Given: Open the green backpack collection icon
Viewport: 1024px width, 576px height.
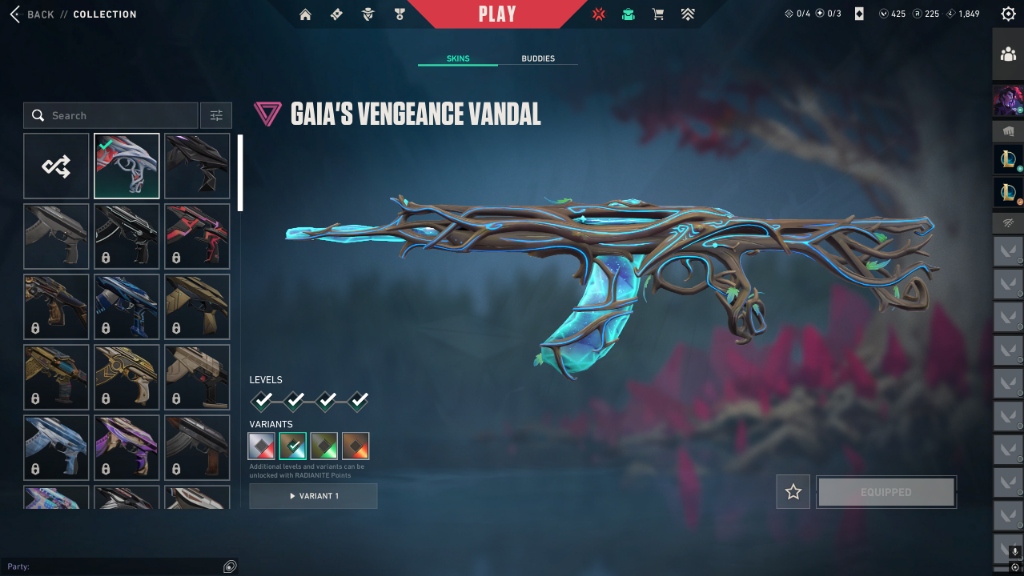Looking at the screenshot, I should click(628, 15).
